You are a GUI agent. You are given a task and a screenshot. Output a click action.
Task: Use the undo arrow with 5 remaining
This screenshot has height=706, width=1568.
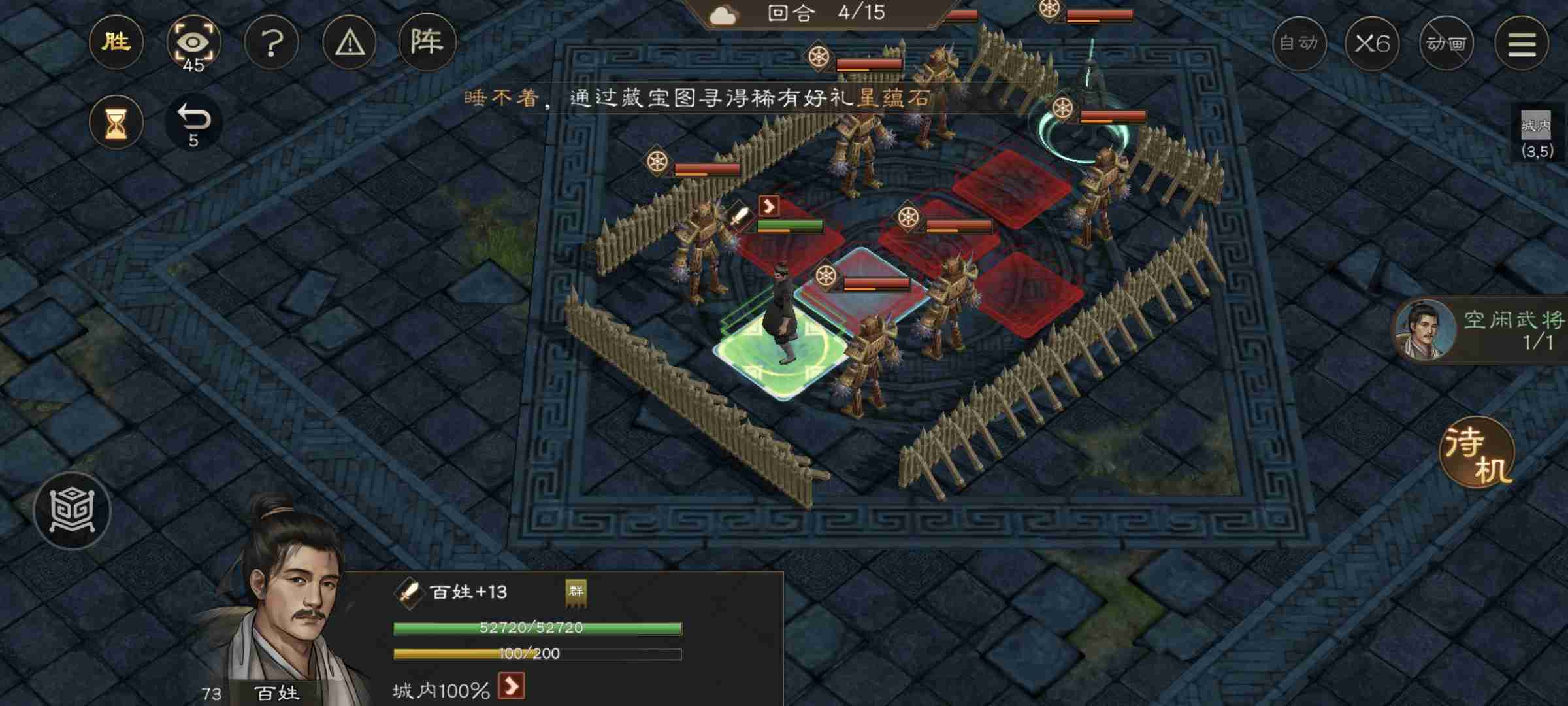[x=194, y=122]
